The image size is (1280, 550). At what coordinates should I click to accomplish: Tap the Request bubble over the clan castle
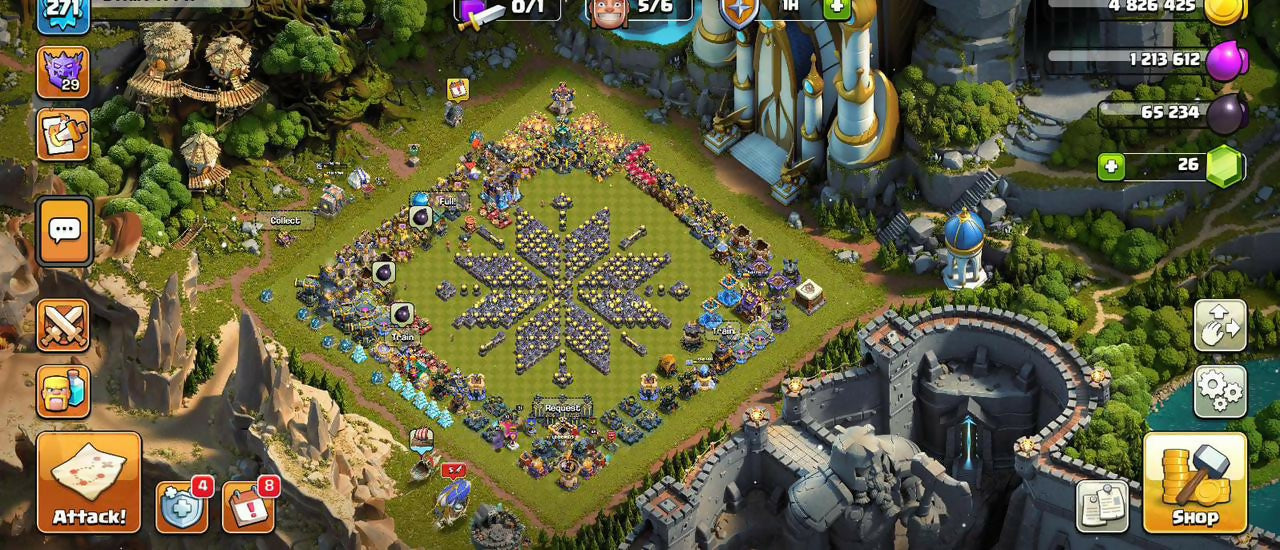click(x=562, y=408)
